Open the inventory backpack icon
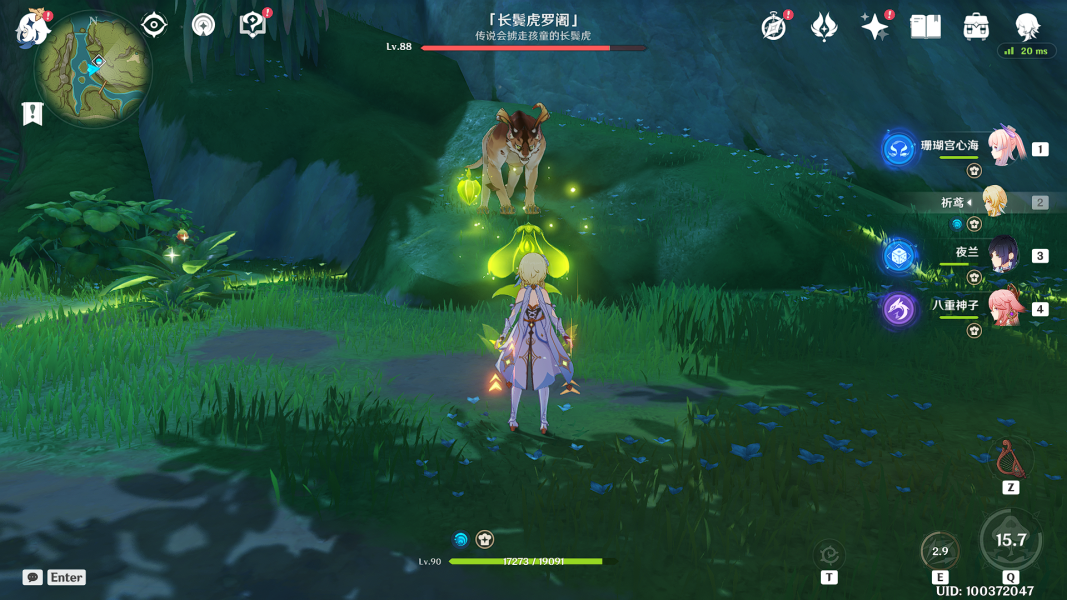The width and height of the screenshot is (1067, 600). [977, 27]
